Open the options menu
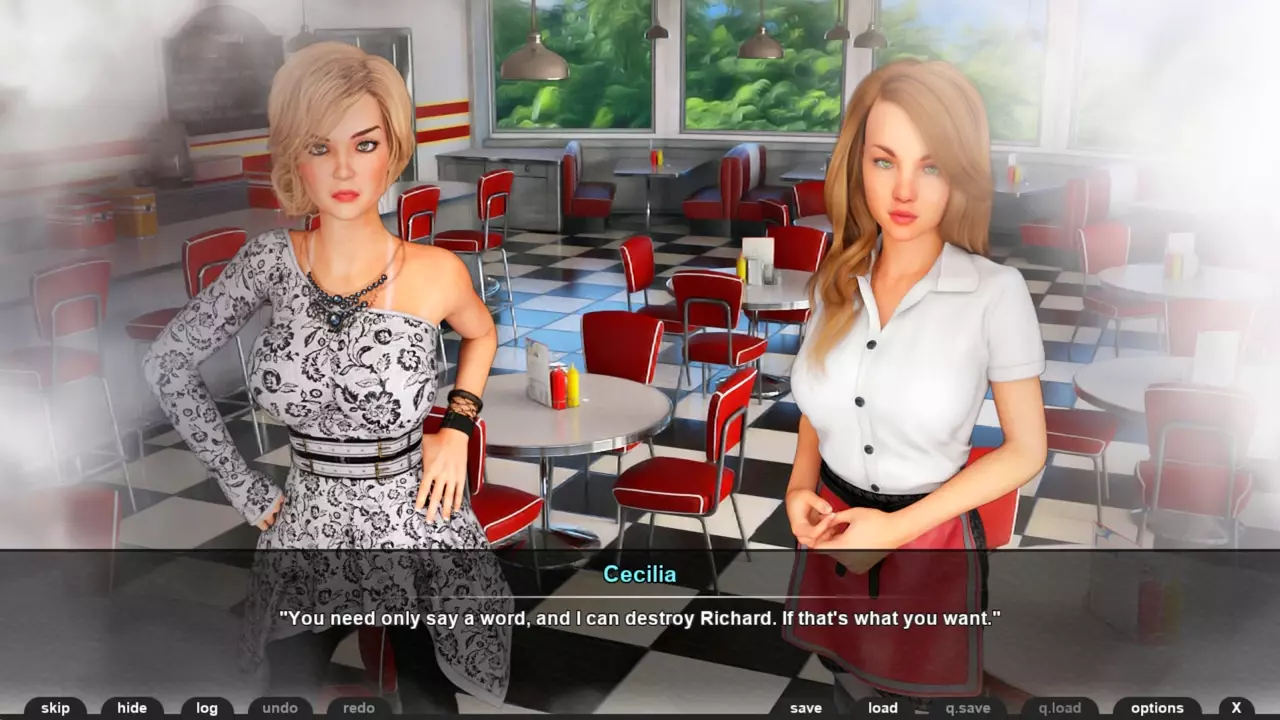 [x=1157, y=708]
